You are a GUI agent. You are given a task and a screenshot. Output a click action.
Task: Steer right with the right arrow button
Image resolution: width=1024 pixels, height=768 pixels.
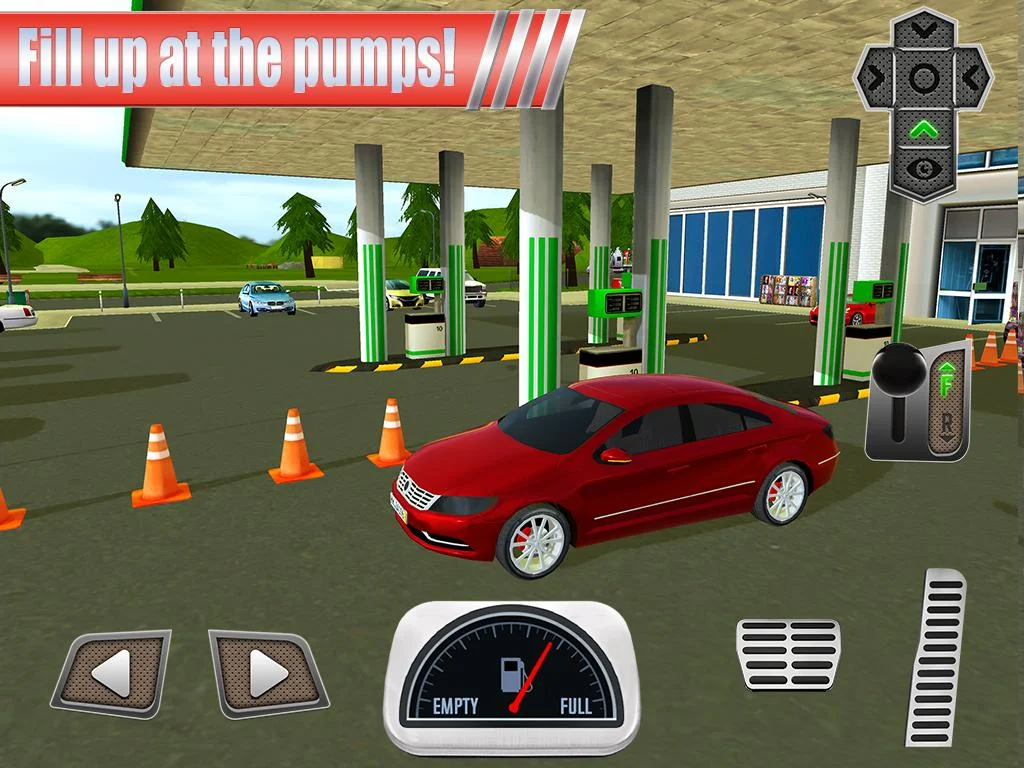pyautogui.click(x=267, y=673)
